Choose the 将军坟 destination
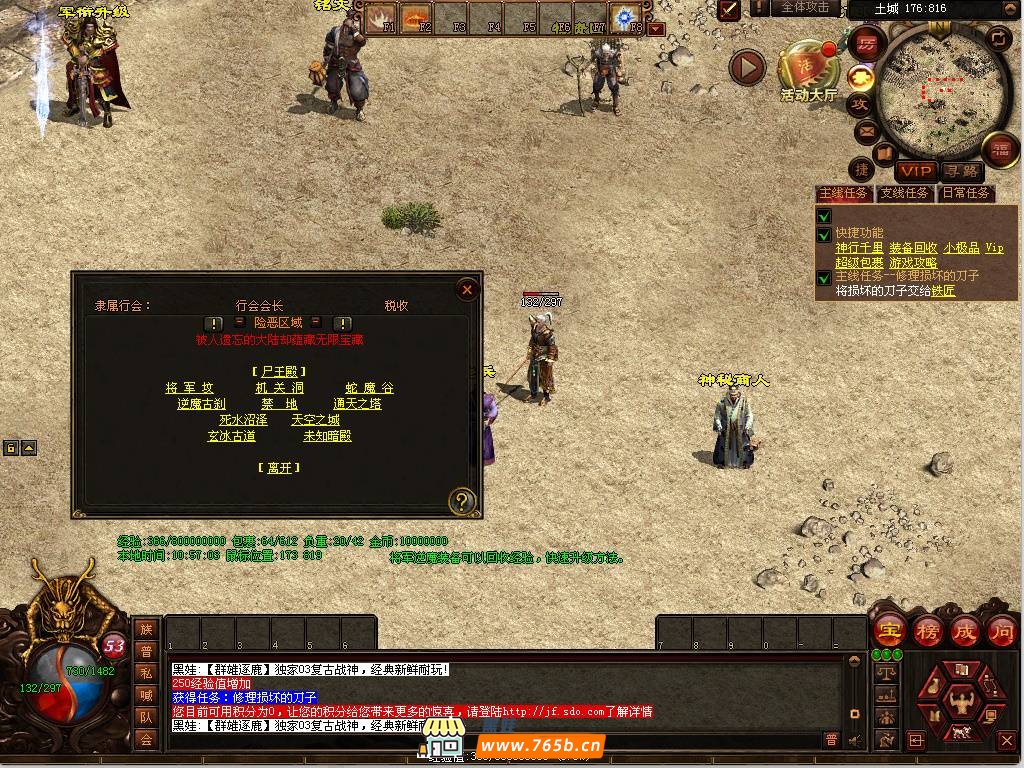The width and height of the screenshot is (1024, 768). point(189,388)
